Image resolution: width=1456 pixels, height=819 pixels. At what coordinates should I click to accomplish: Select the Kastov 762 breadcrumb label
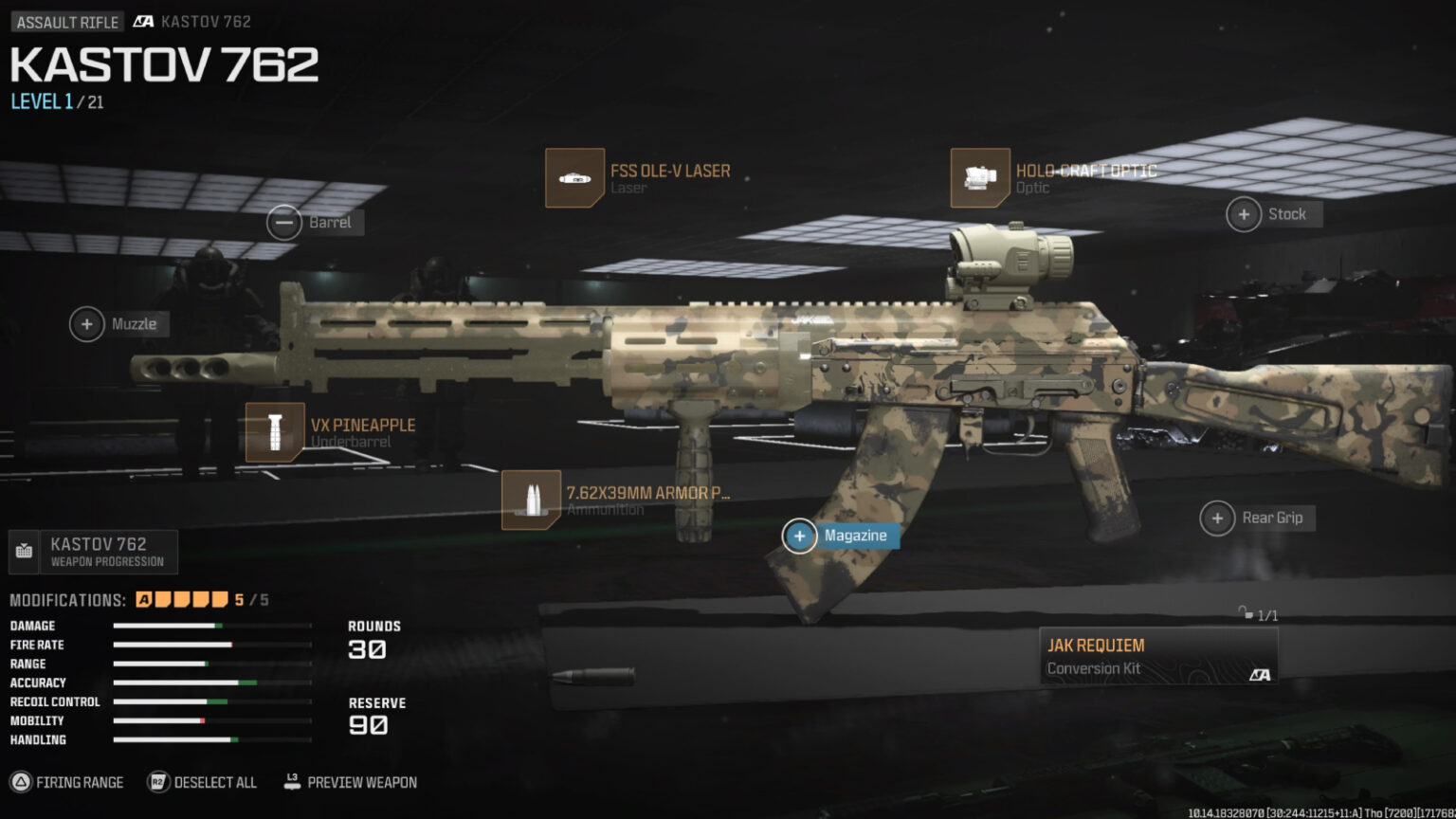tap(204, 21)
